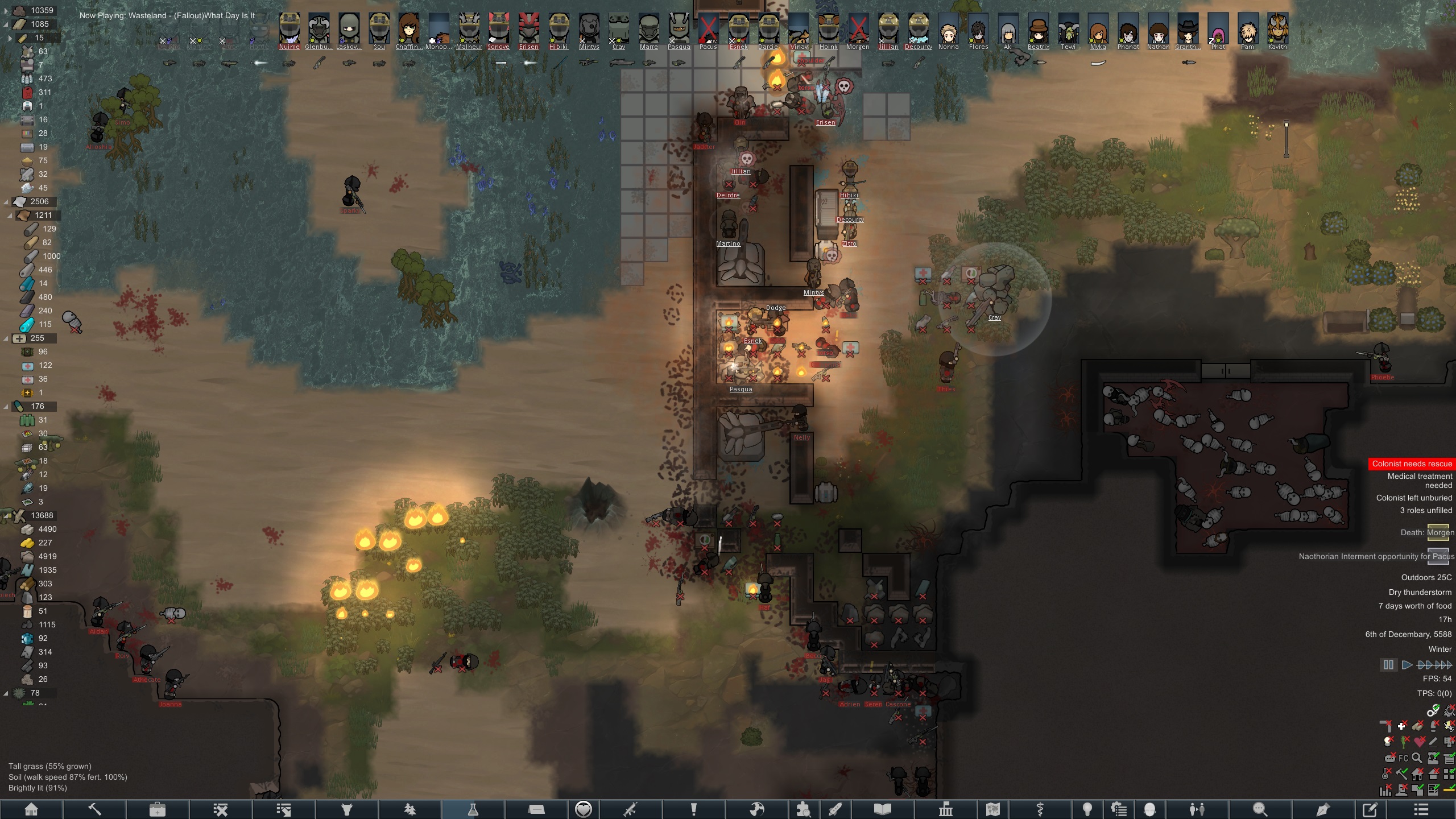
Task: Collapse the medicine resource category showing 255
Action: [x=6, y=338]
